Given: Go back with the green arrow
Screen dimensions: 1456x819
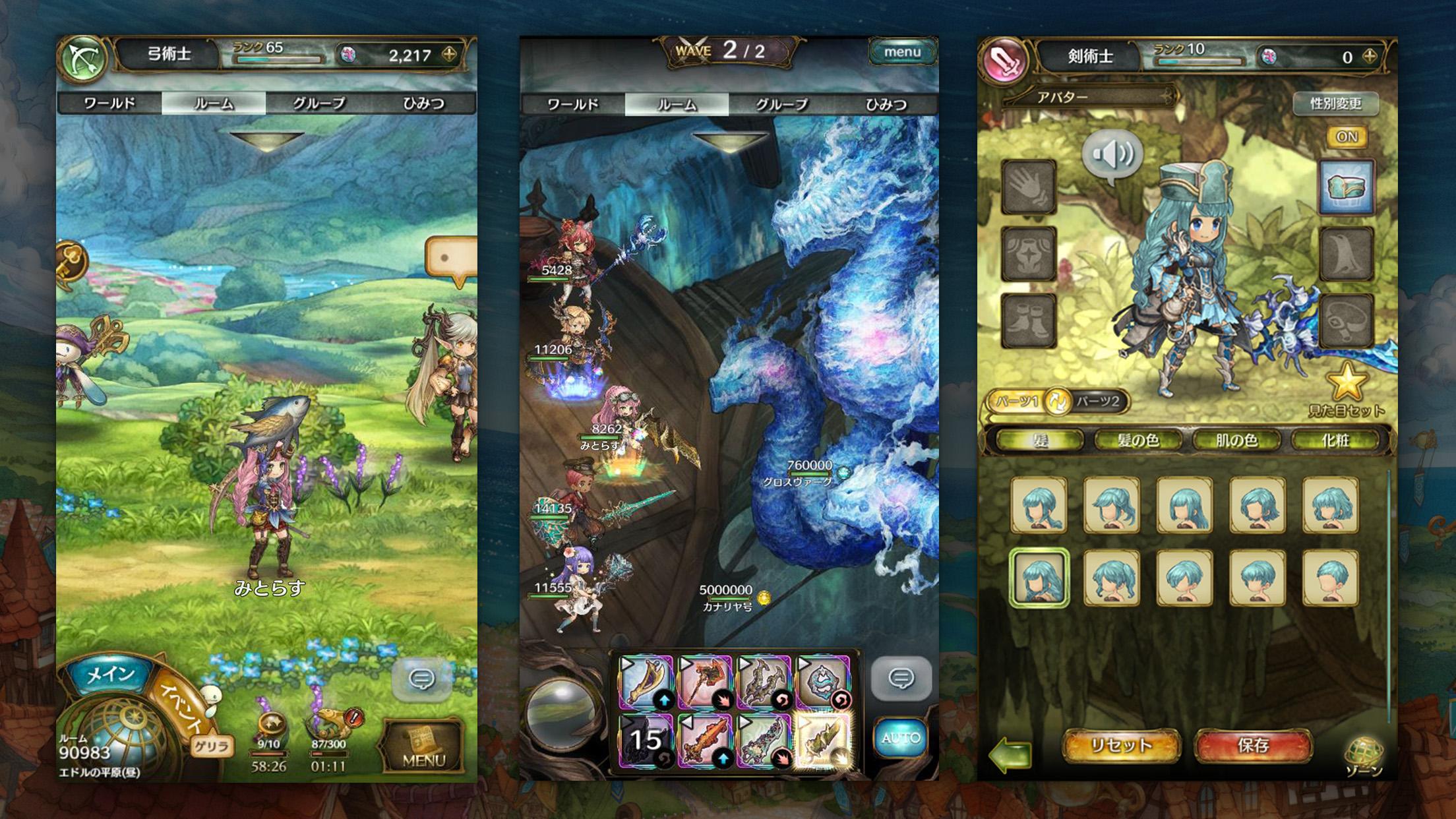Looking at the screenshot, I should point(1010,754).
